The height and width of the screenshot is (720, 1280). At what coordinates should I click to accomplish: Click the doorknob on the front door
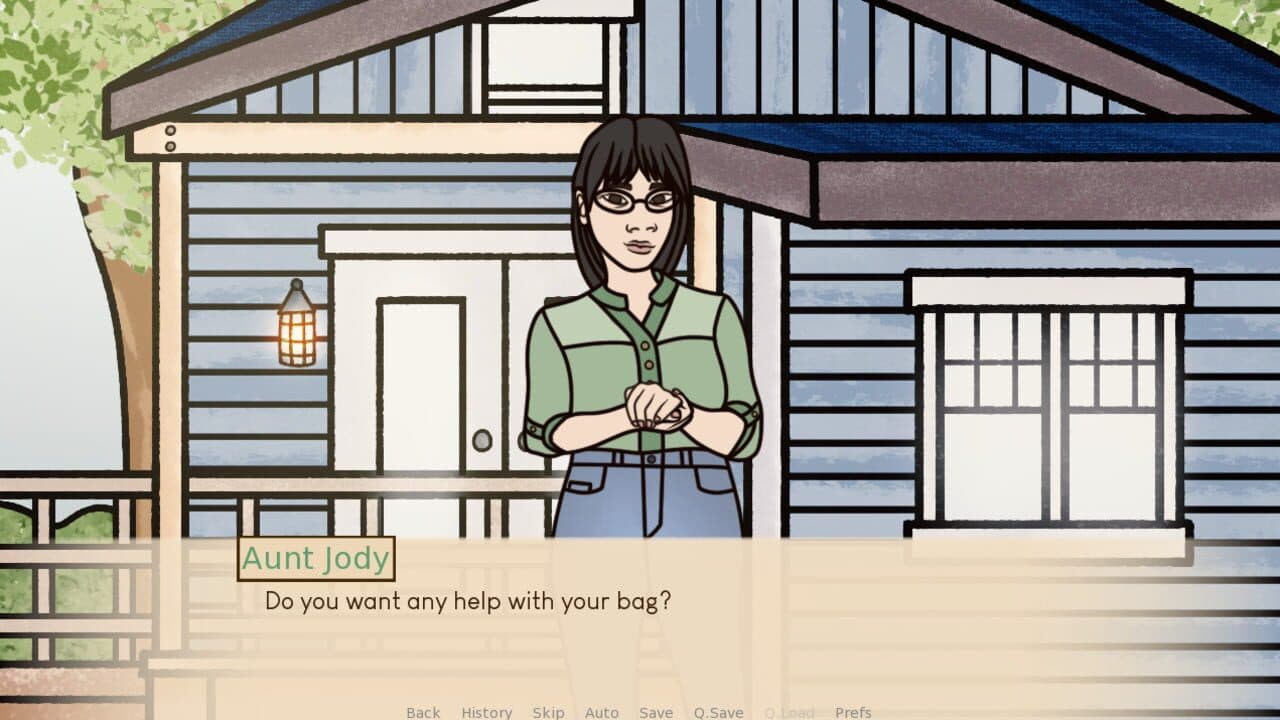click(x=482, y=440)
